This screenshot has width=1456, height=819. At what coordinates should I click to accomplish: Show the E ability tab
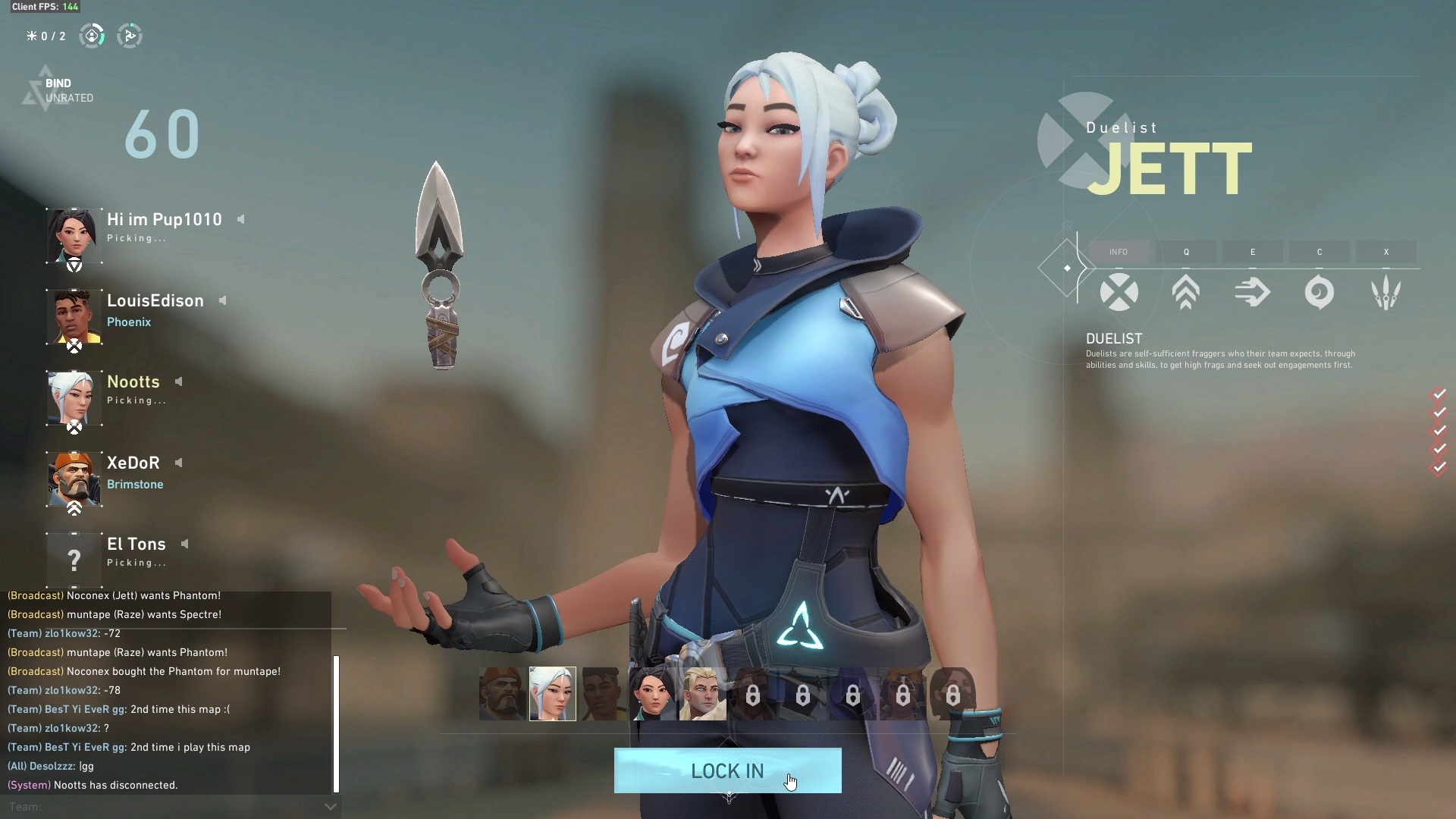pyautogui.click(x=1253, y=252)
